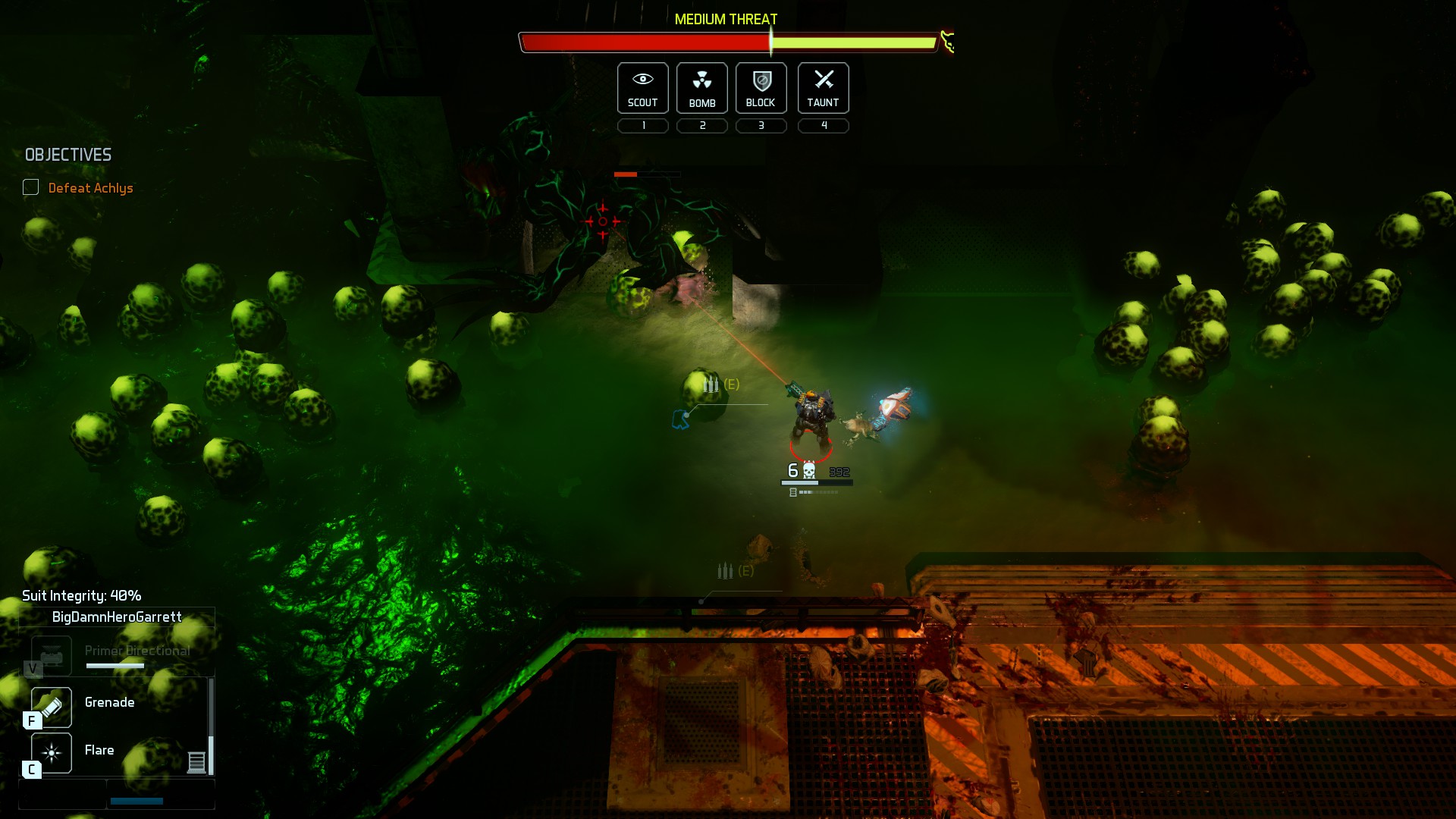Activate the Scout ability
The width and height of the screenshot is (1456, 819).
click(642, 88)
